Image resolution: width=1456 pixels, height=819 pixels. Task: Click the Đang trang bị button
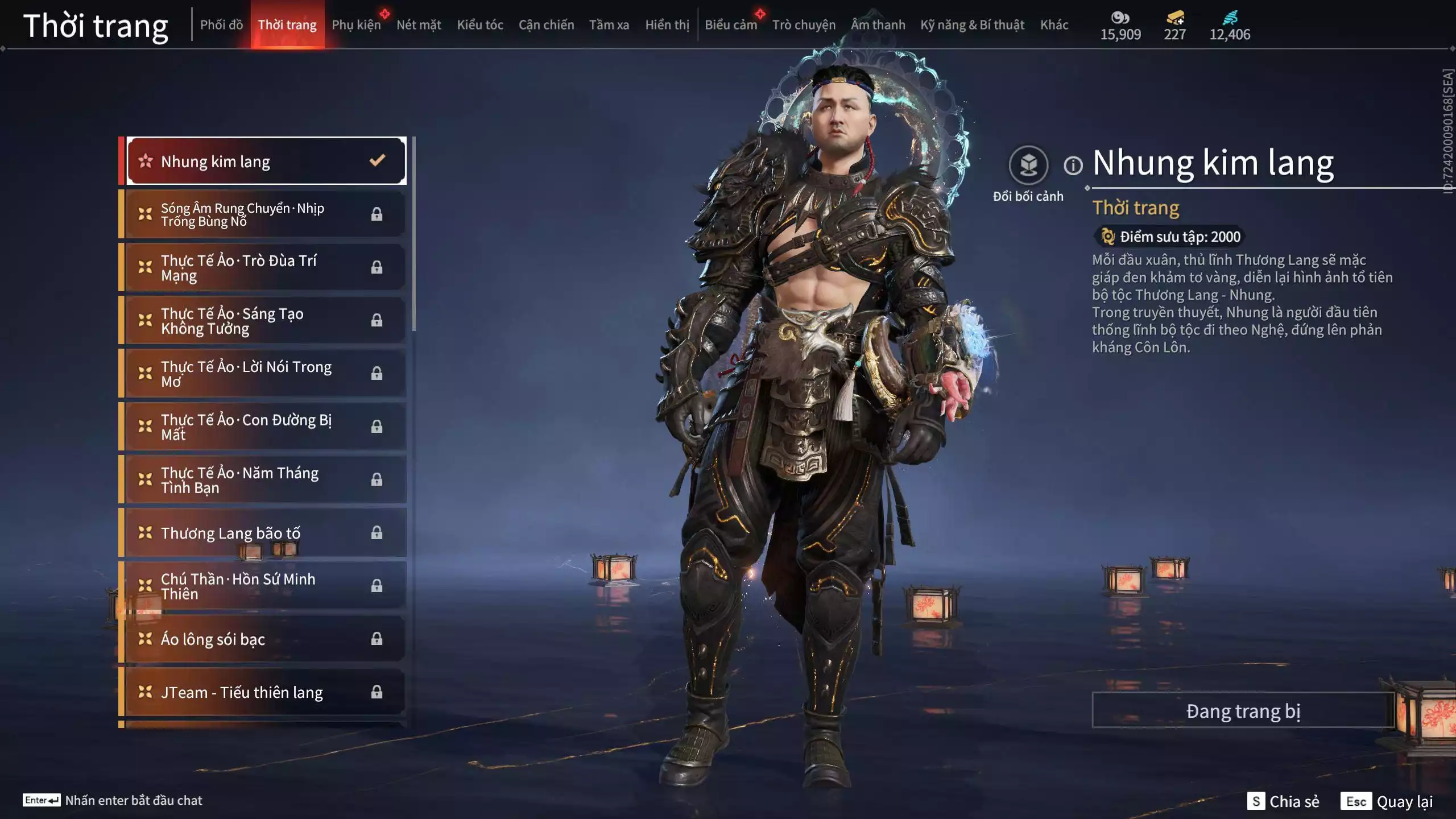[x=1243, y=710]
